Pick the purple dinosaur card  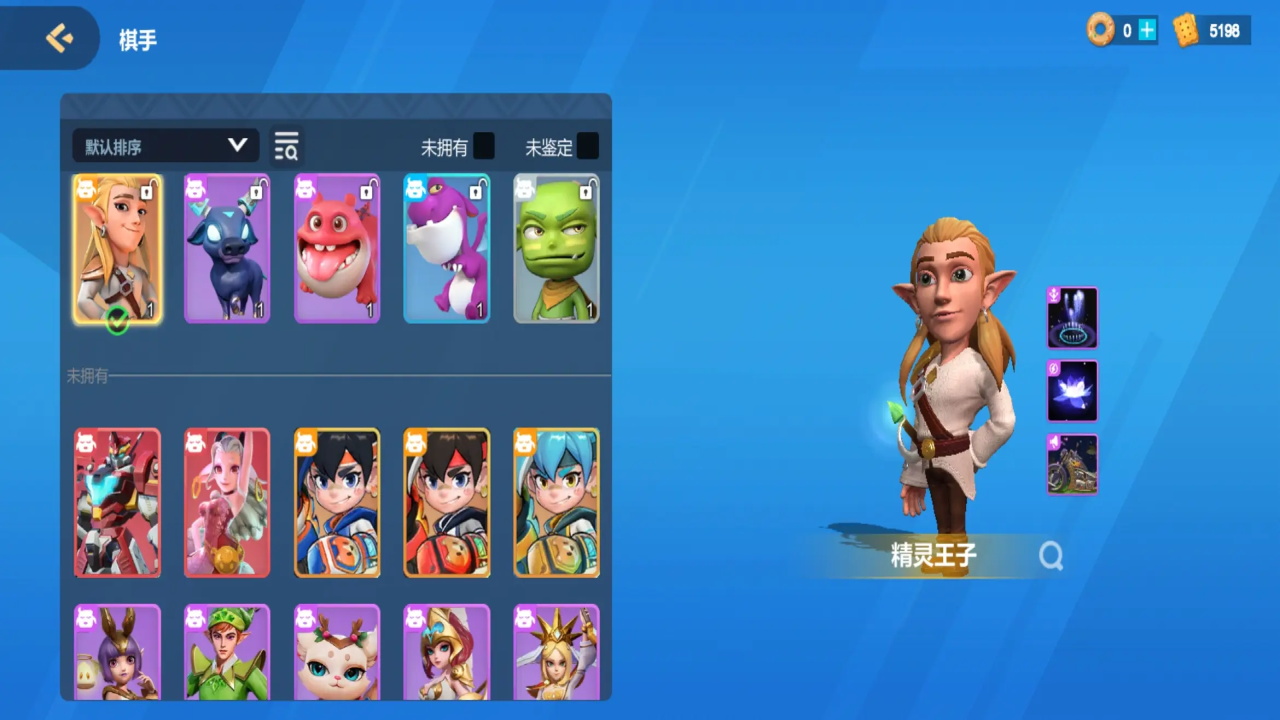[447, 249]
